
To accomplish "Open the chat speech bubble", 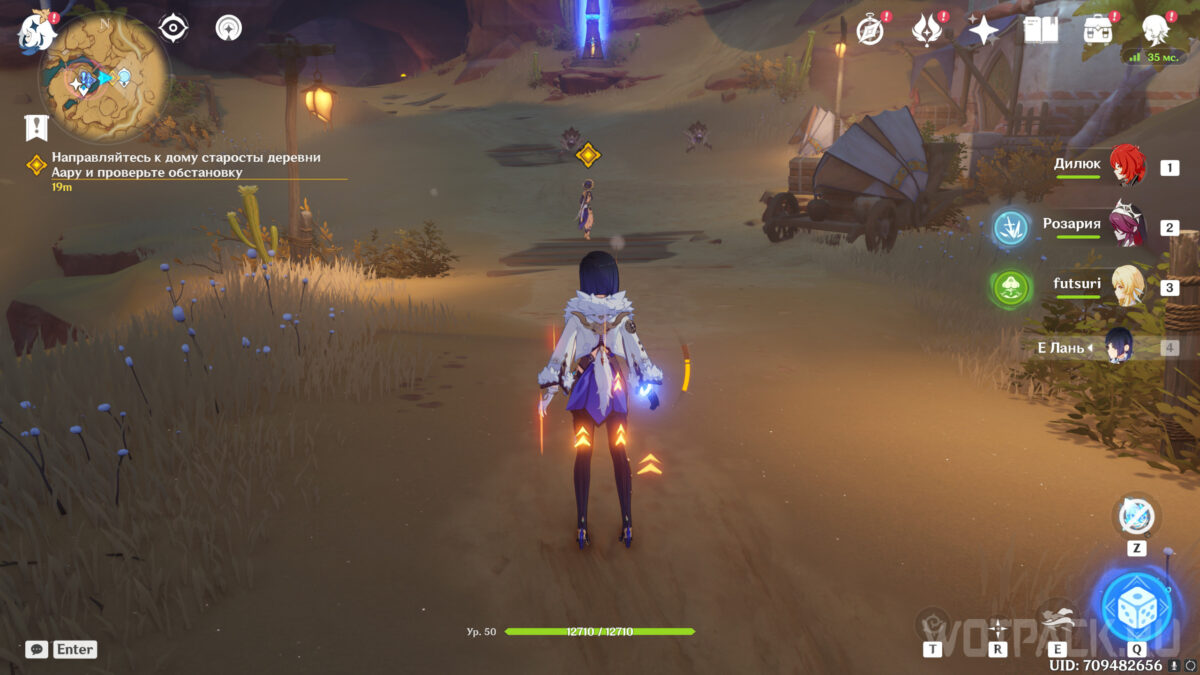I will click(x=36, y=649).
